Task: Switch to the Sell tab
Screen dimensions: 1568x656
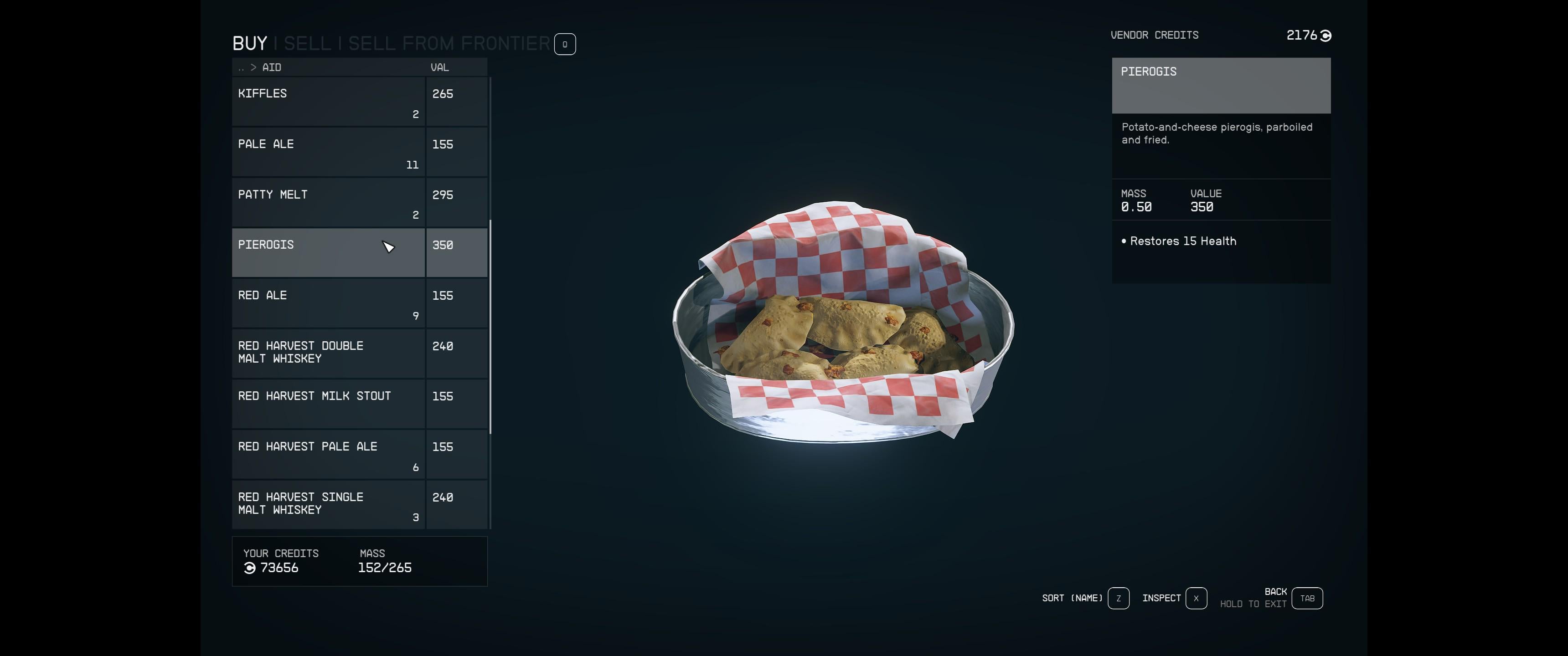Action: (307, 44)
